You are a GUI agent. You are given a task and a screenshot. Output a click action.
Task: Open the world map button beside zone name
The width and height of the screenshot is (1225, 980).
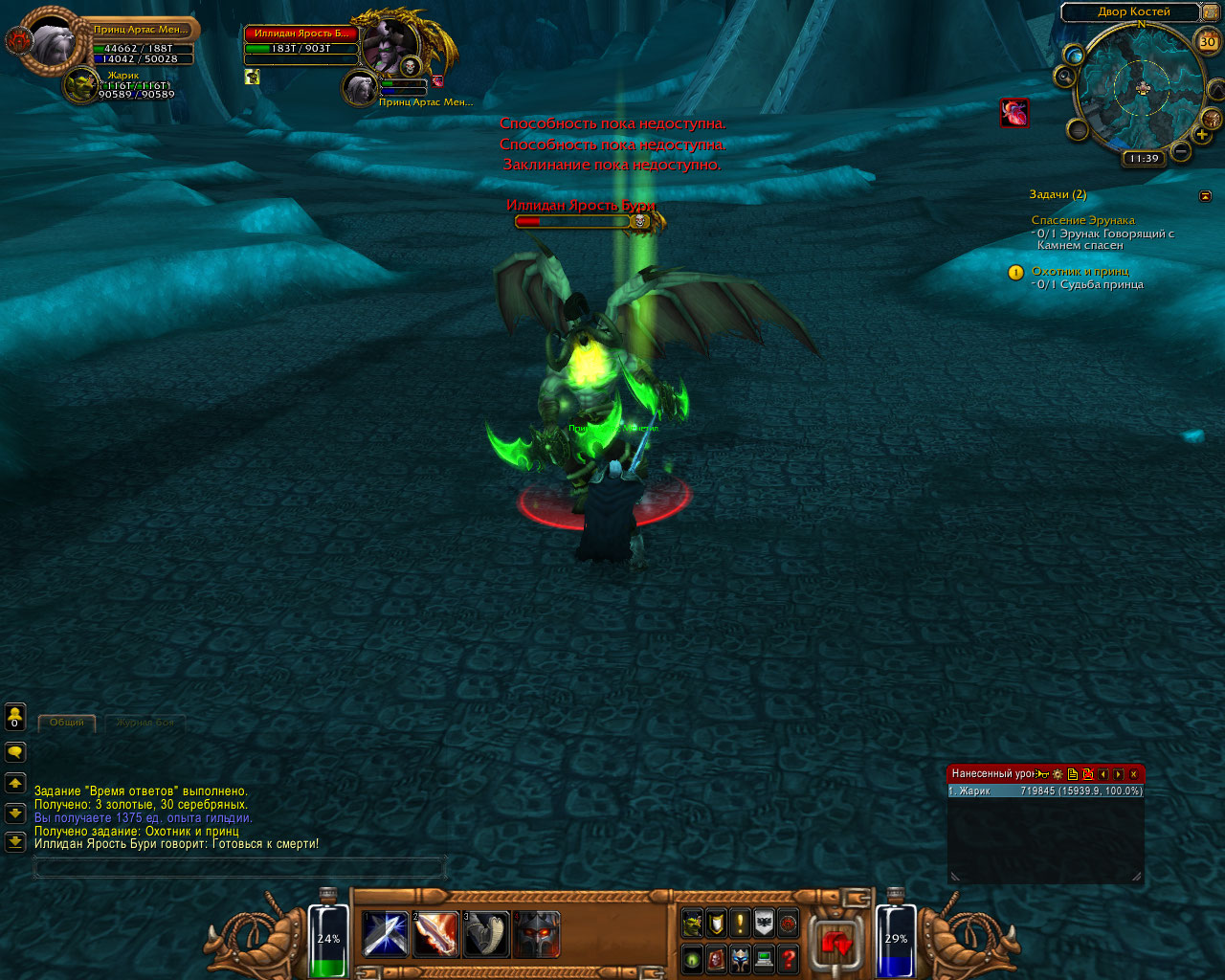pyautogui.click(x=1210, y=11)
